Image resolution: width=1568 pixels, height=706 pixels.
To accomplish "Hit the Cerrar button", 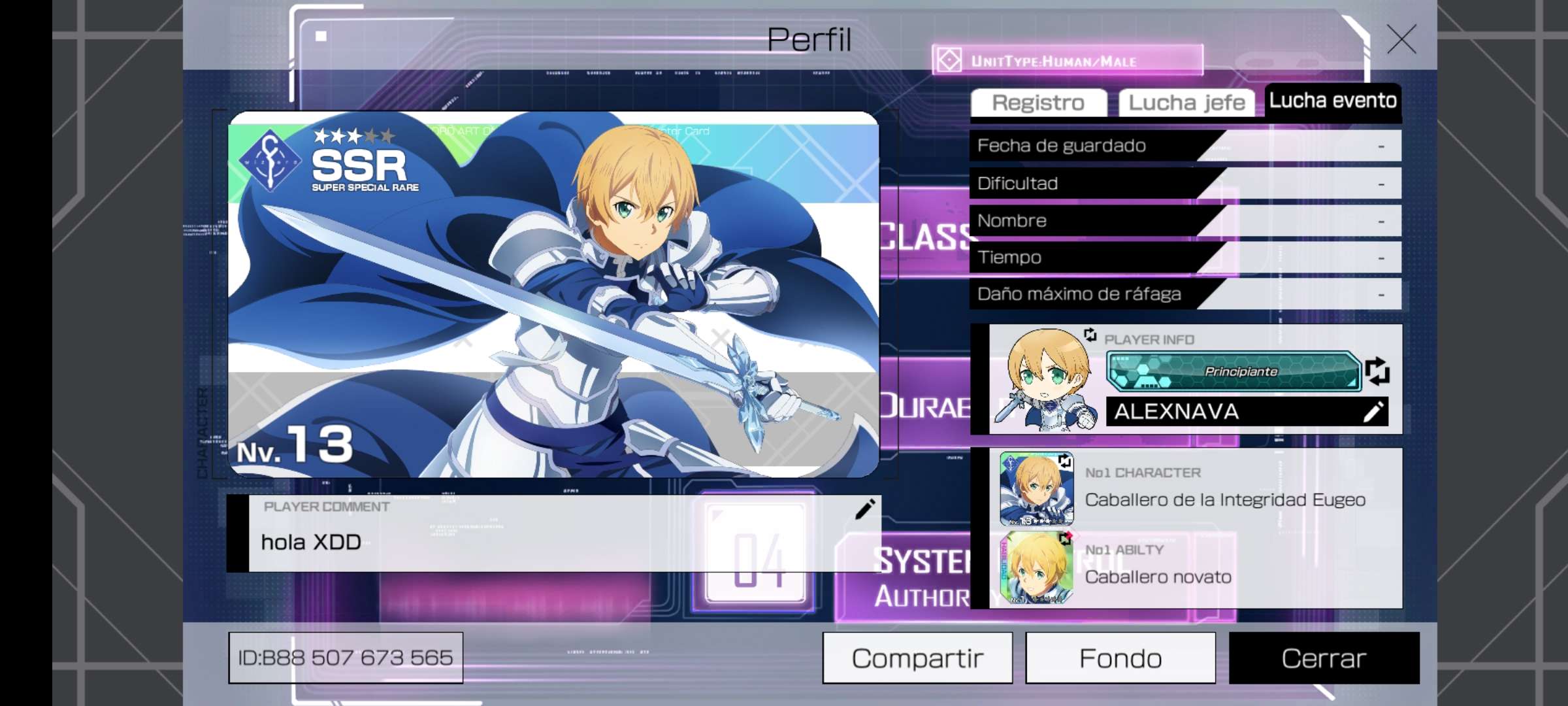I will coord(1324,658).
